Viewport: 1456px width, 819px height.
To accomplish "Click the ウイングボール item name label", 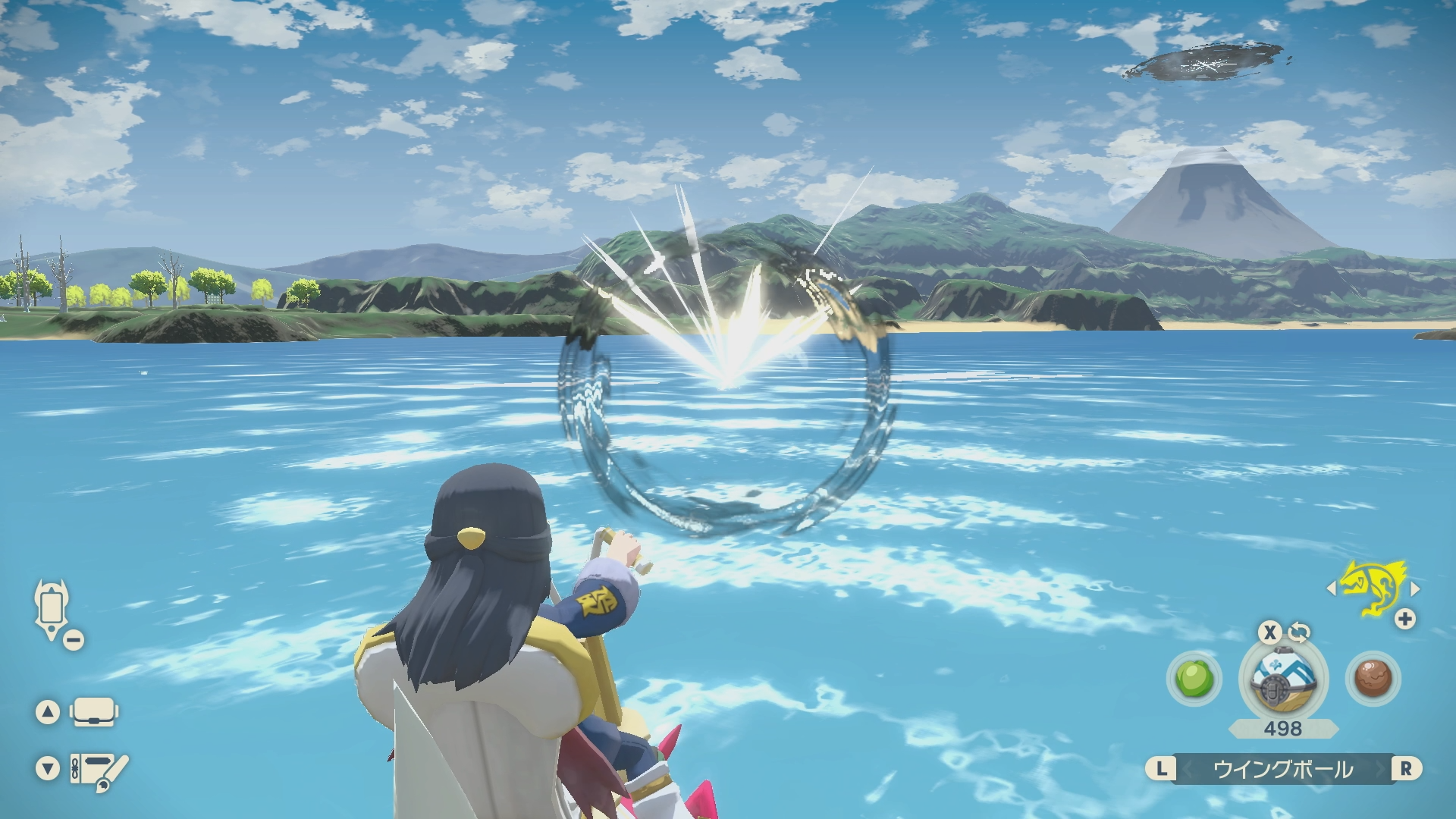I will coord(1283,769).
